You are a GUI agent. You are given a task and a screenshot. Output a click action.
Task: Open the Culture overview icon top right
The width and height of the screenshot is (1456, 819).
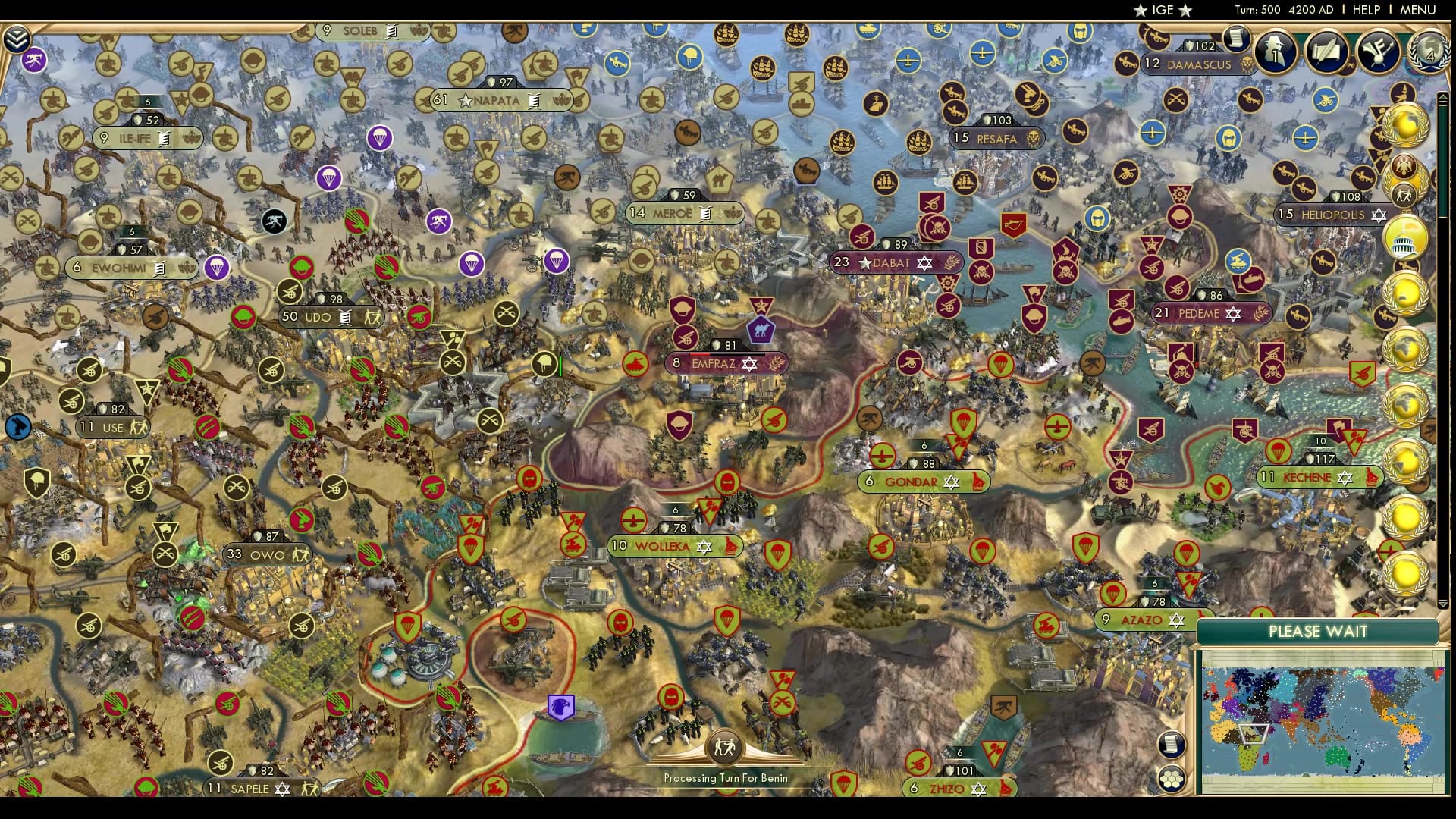[1378, 51]
